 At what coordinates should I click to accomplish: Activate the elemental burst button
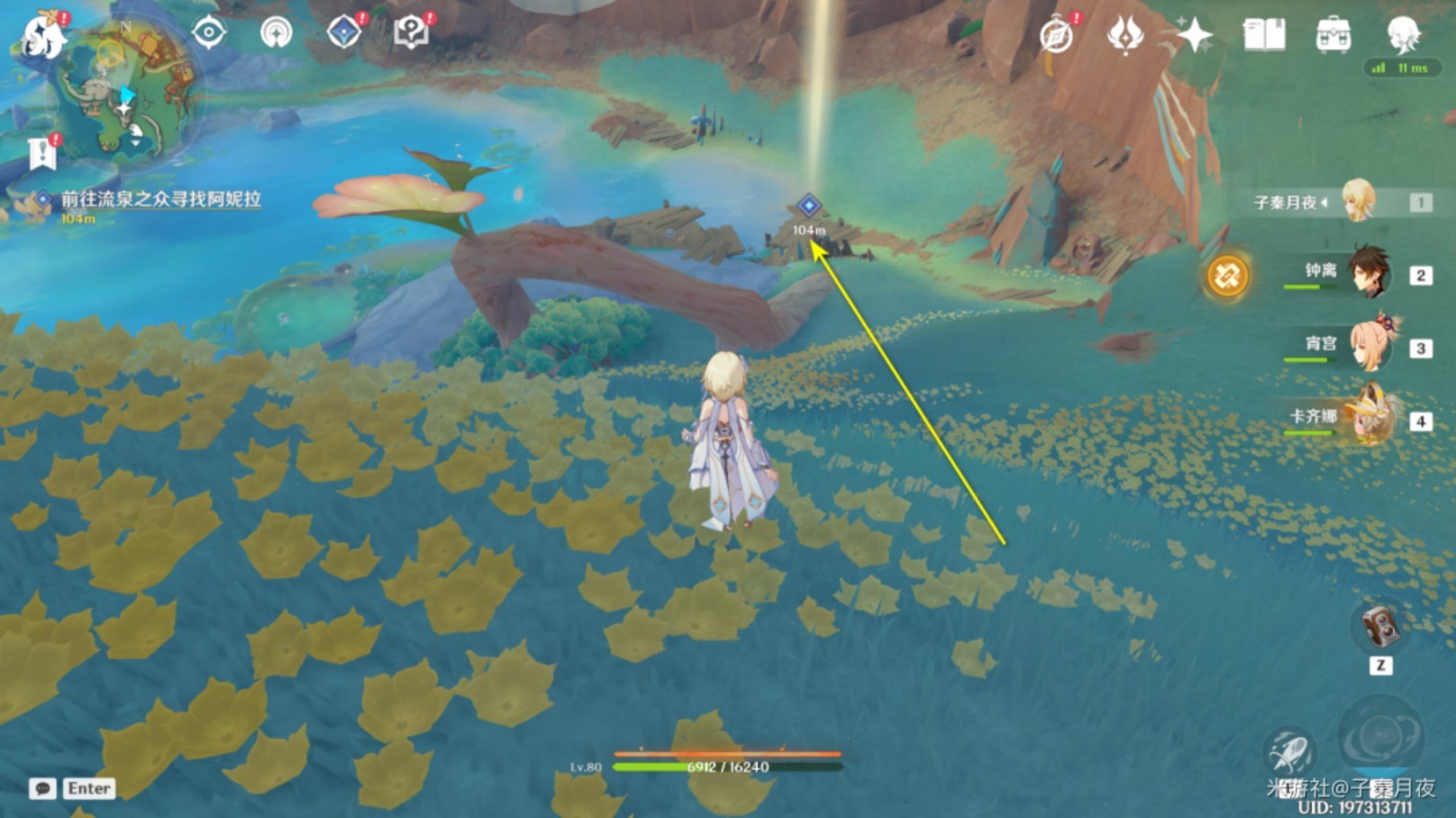pyautogui.click(x=1380, y=735)
